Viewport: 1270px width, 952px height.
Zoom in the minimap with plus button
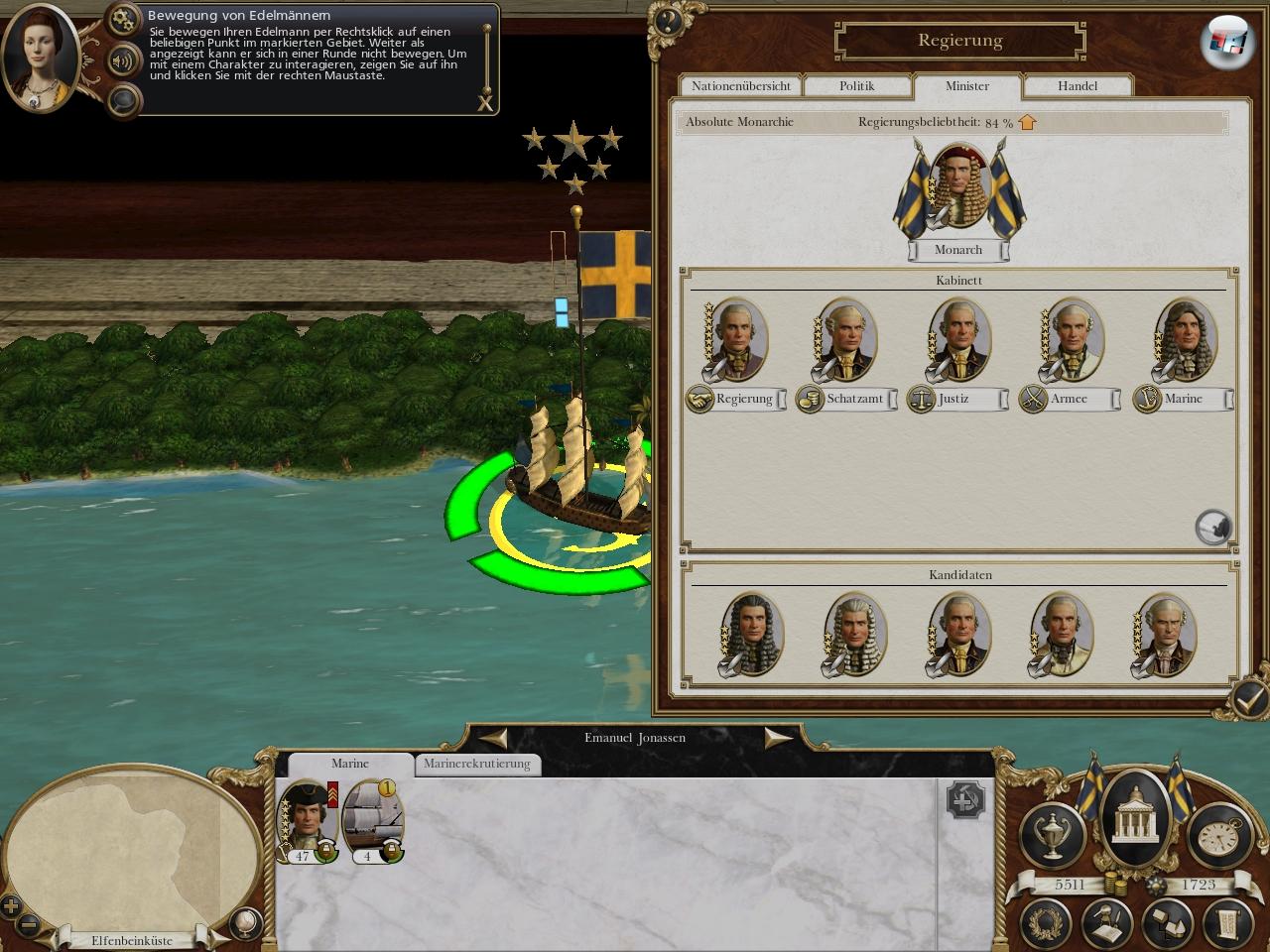(11, 905)
